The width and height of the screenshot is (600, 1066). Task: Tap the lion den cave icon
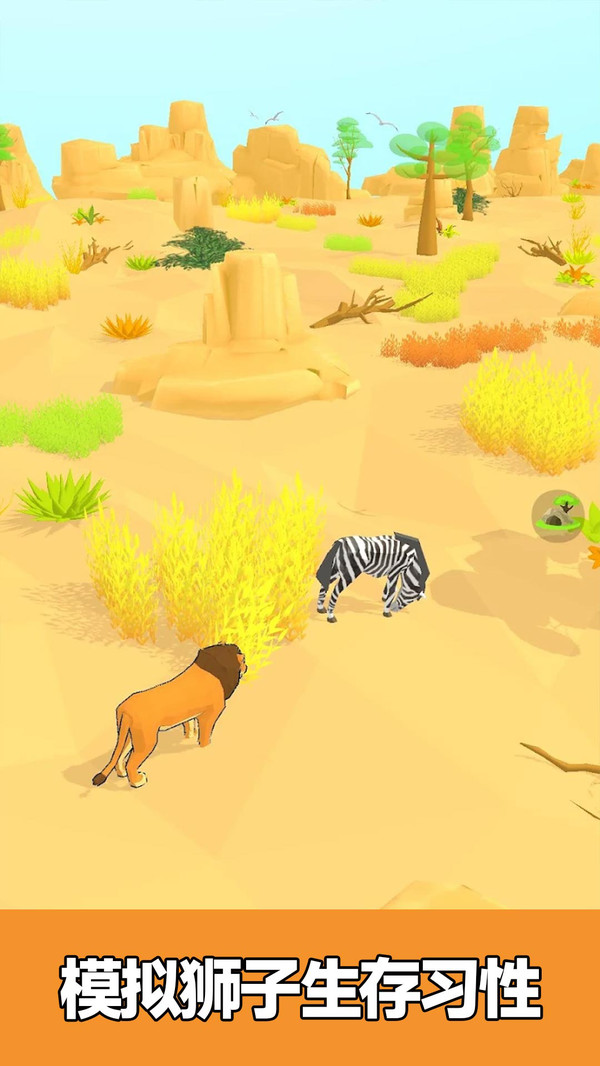(x=557, y=515)
